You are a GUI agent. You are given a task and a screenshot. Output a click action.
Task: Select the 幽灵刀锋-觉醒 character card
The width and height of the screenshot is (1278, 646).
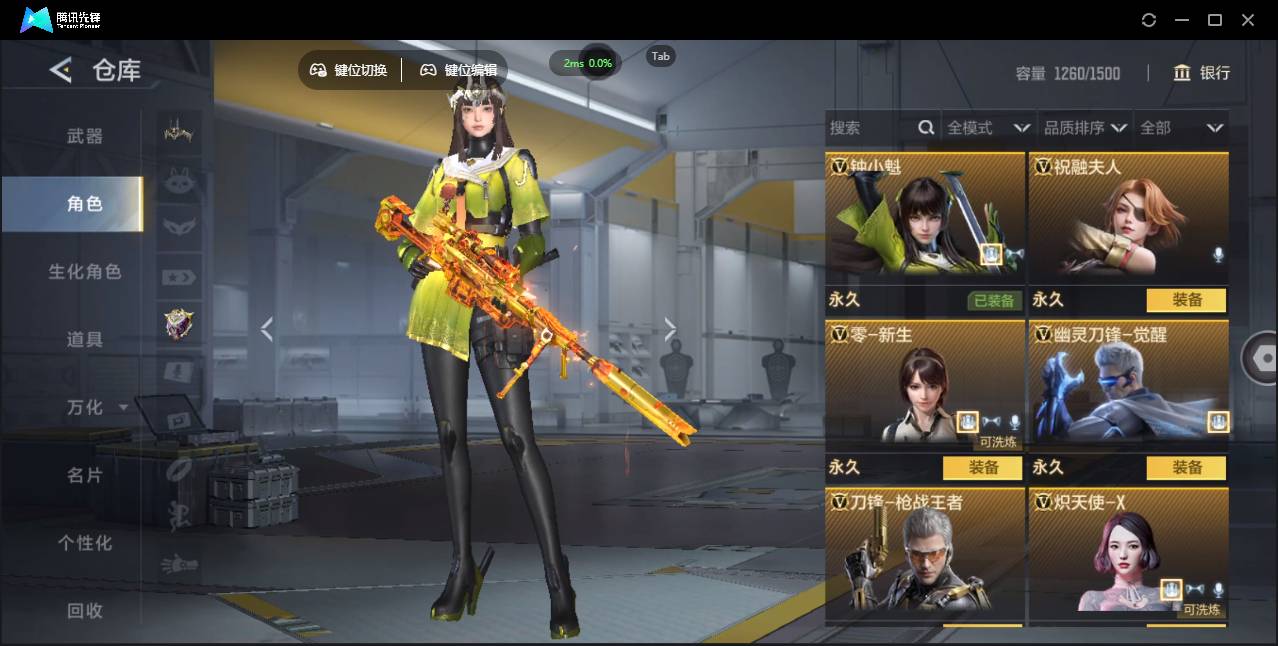click(x=1128, y=385)
